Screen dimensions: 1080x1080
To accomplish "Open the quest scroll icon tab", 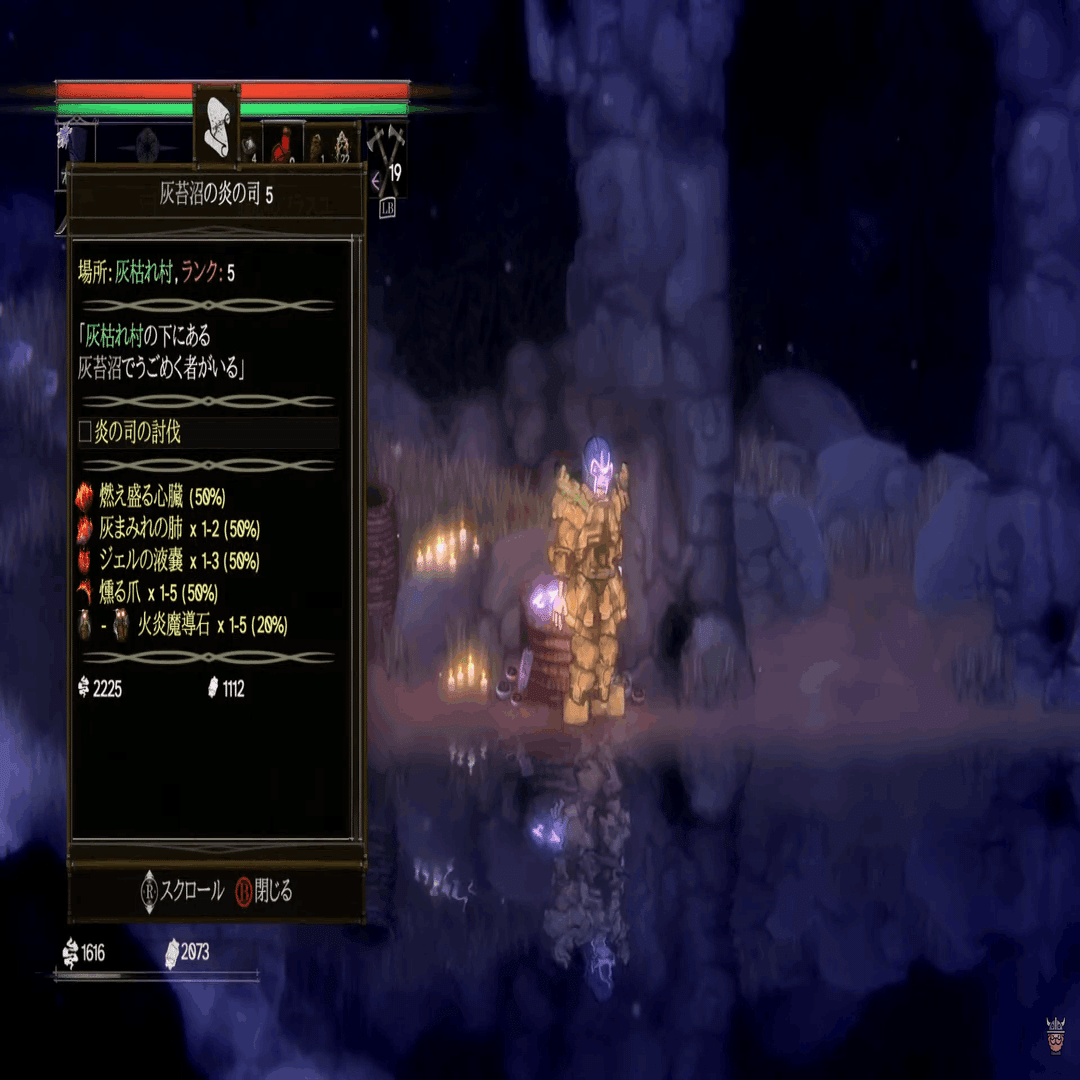I will (x=216, y=126).
